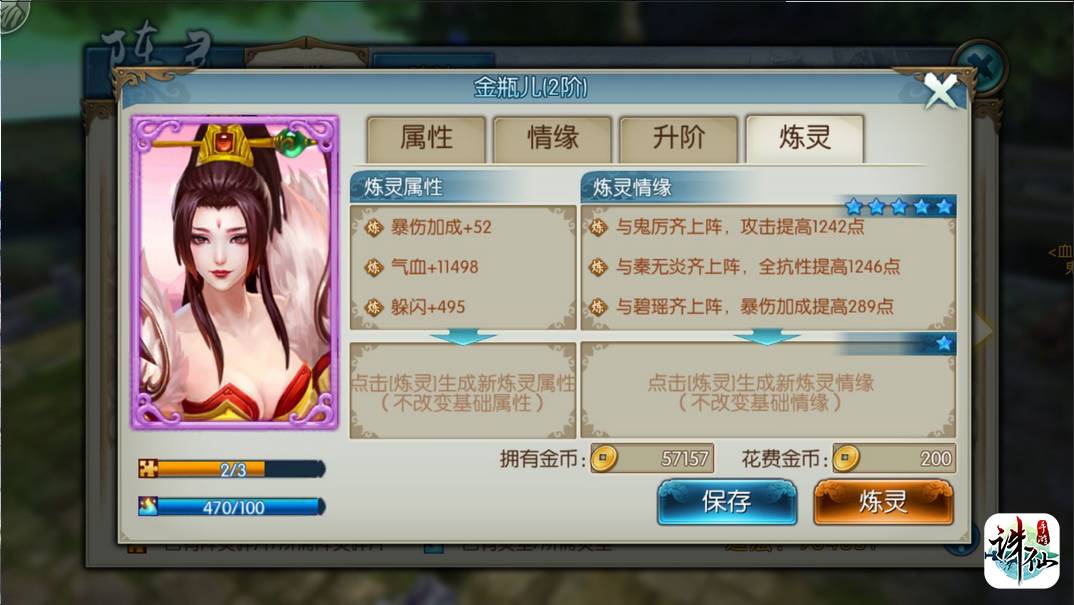Select the 升阶 tab
Screen dimensions: 1074x605
click(678, 139)
